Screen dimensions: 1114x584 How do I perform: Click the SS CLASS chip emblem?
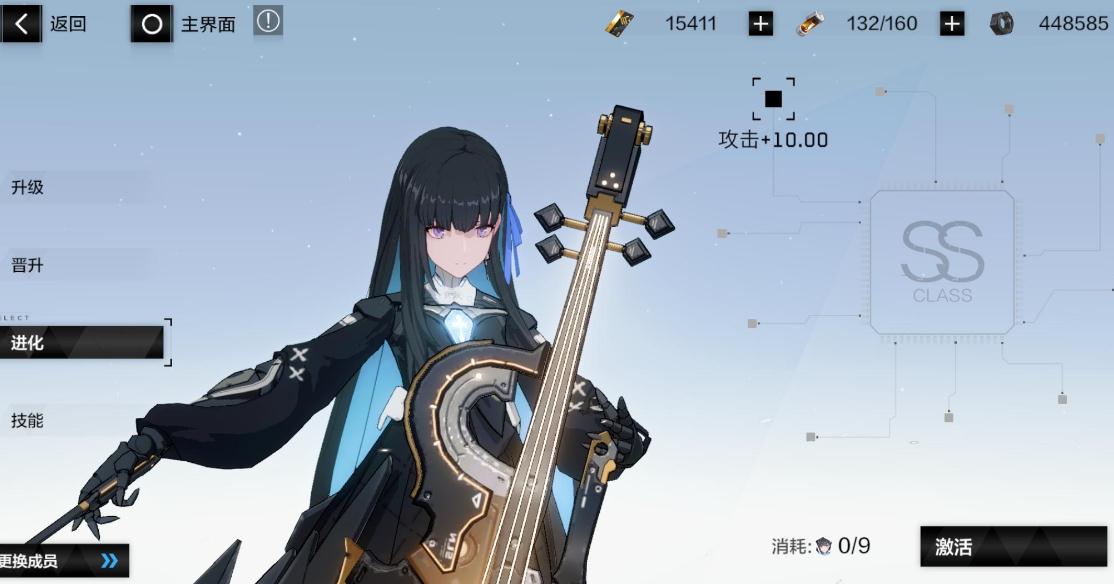(x=942, y=262)
